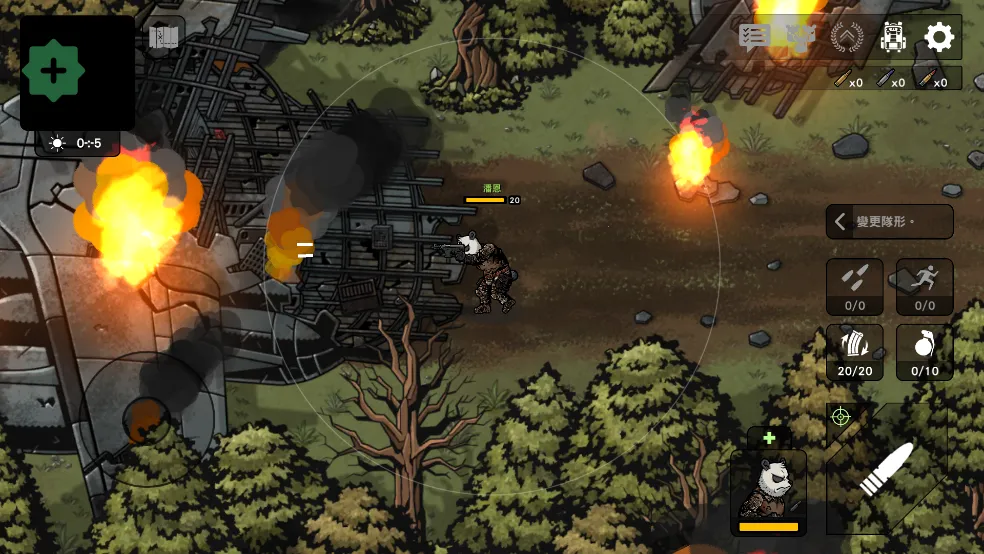Viewport: 984px width, 554px height.
Task: Open the folded map icon
Action: (x=163, y=38)
